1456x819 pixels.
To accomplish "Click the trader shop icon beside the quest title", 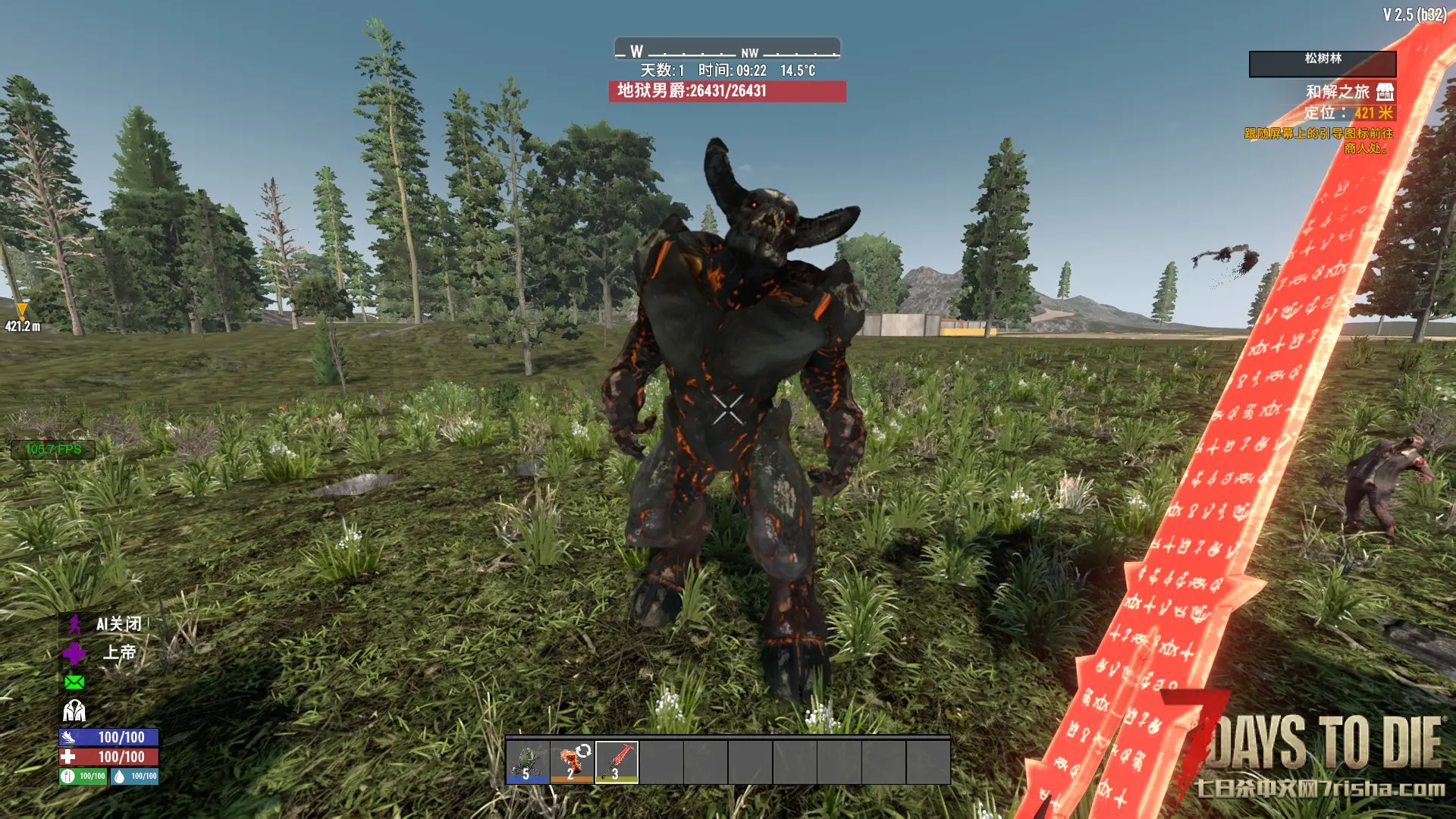I will coord(1385,92).
